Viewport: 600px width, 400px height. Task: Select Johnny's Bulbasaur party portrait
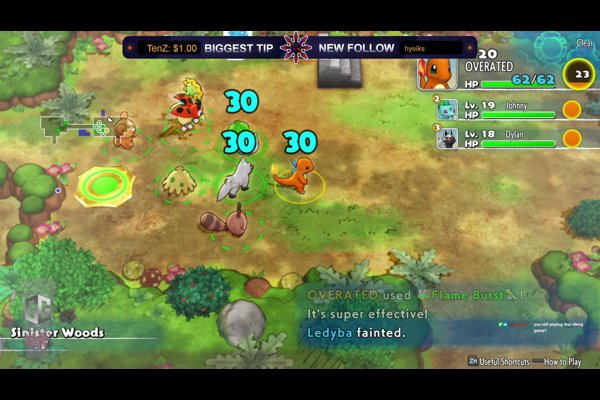[x=446, y=109]
